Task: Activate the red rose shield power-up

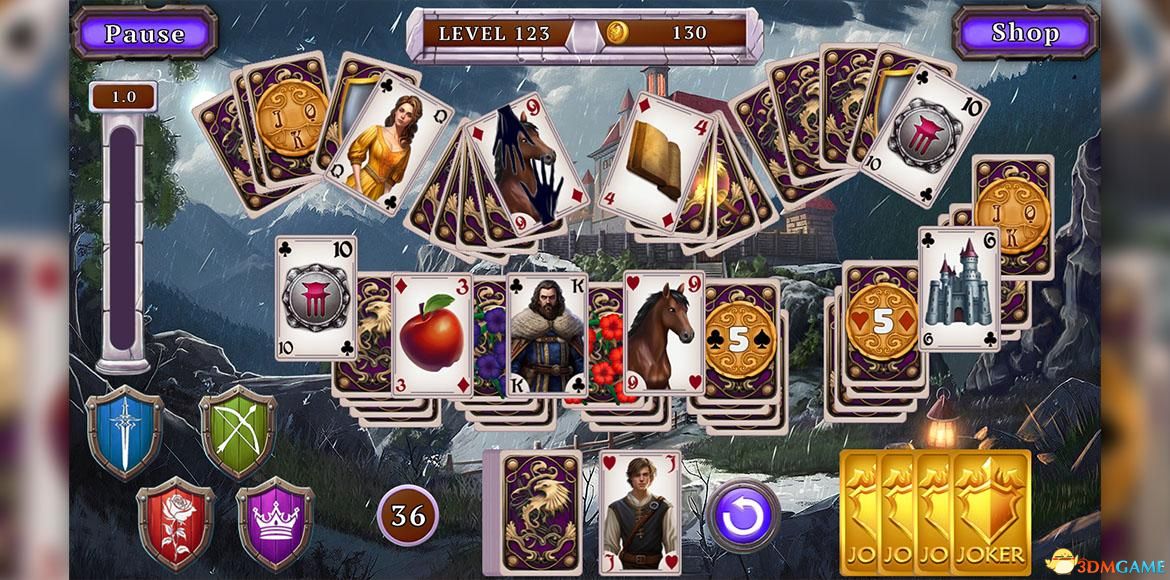Action: 175,522
